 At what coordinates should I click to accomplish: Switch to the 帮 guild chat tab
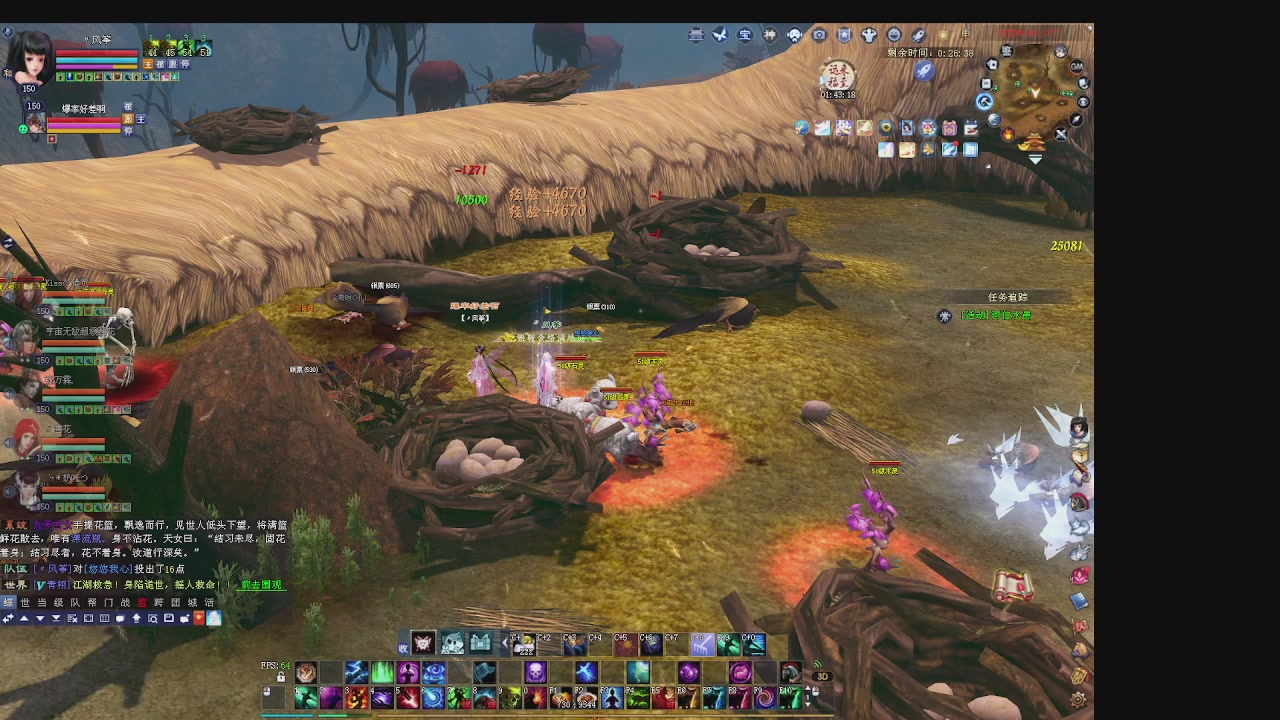[92, 603]
